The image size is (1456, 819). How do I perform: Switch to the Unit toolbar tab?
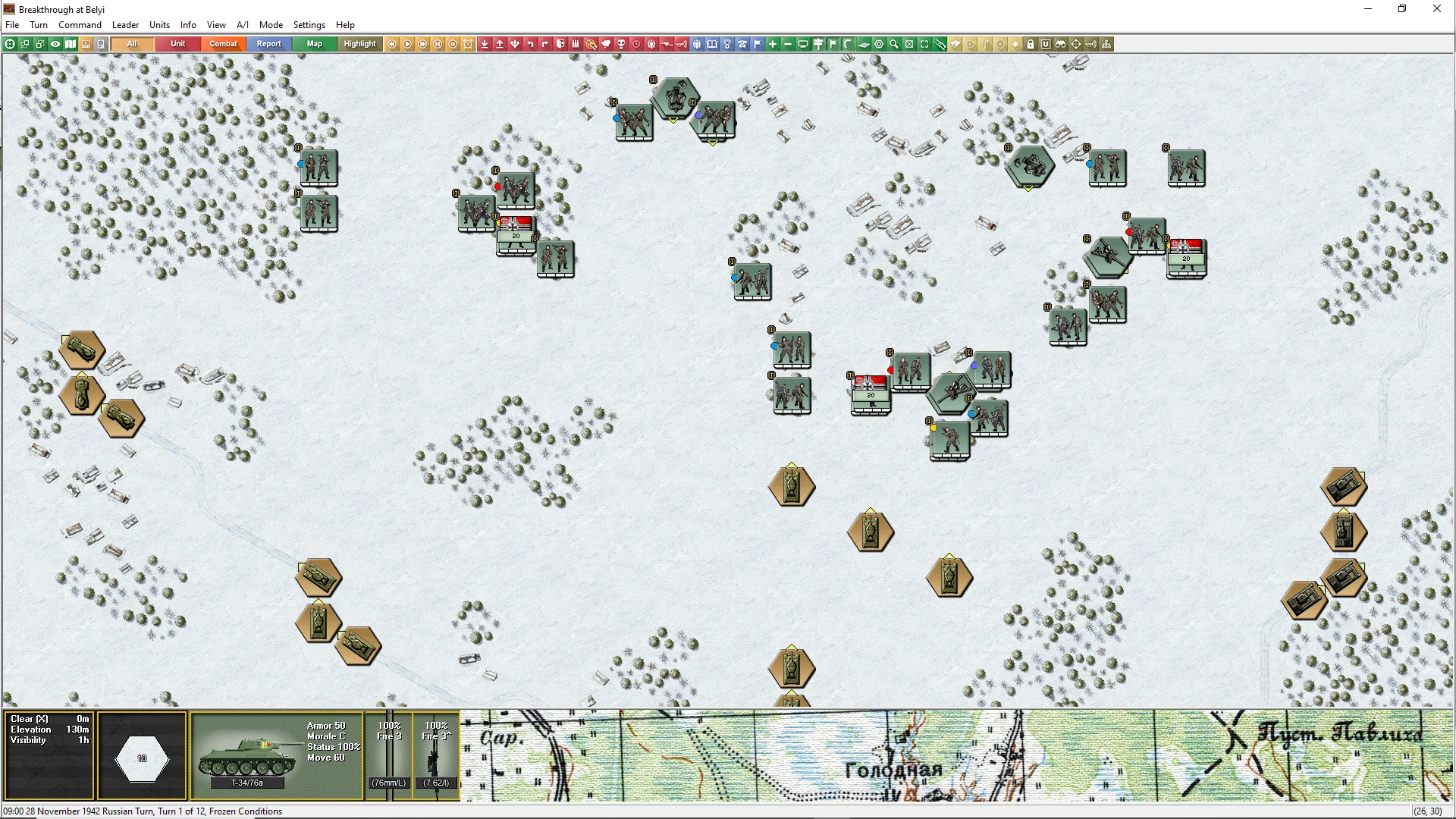coord(177,44)
